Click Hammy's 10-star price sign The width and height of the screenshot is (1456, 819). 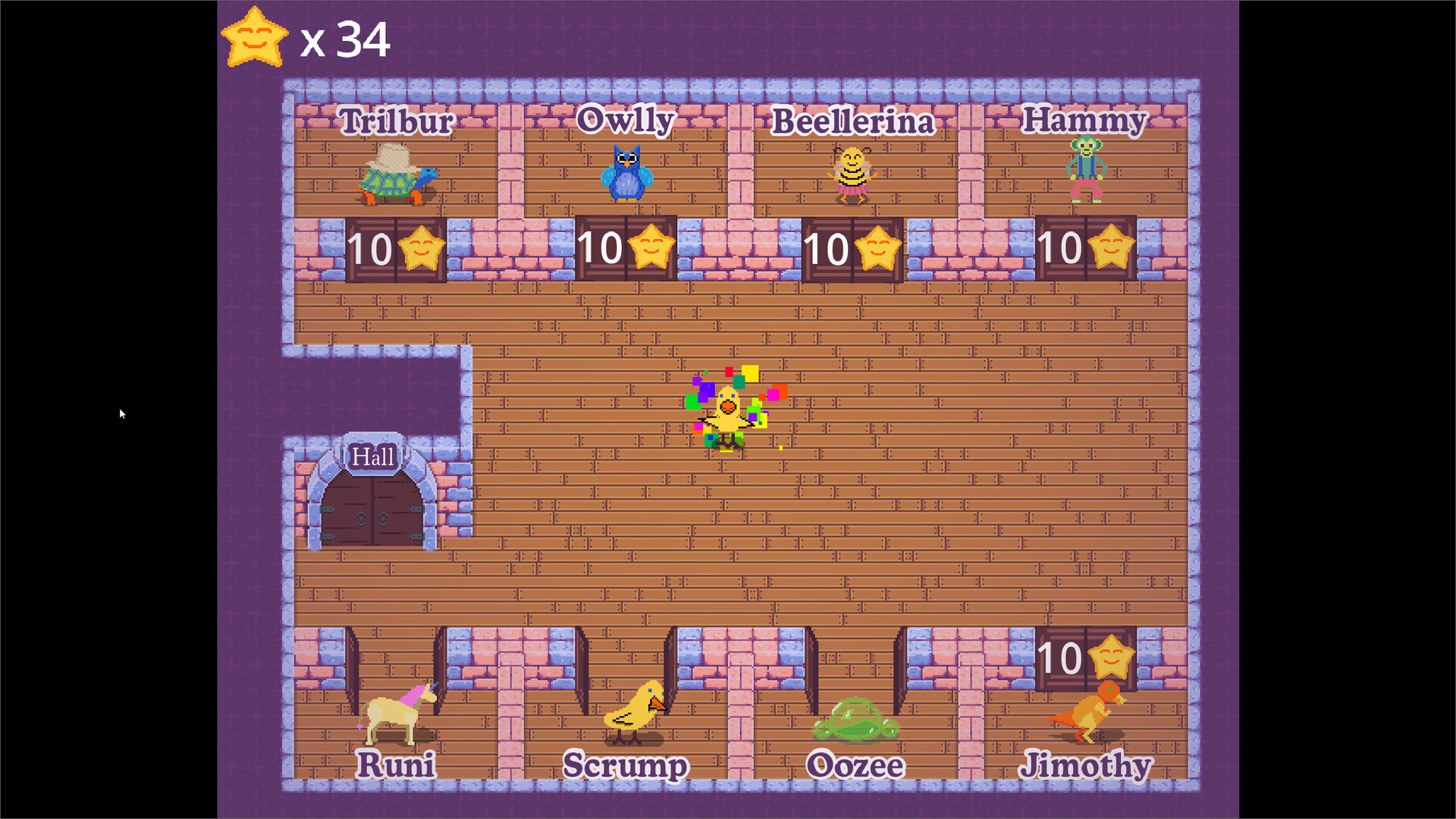point(1084,248)
